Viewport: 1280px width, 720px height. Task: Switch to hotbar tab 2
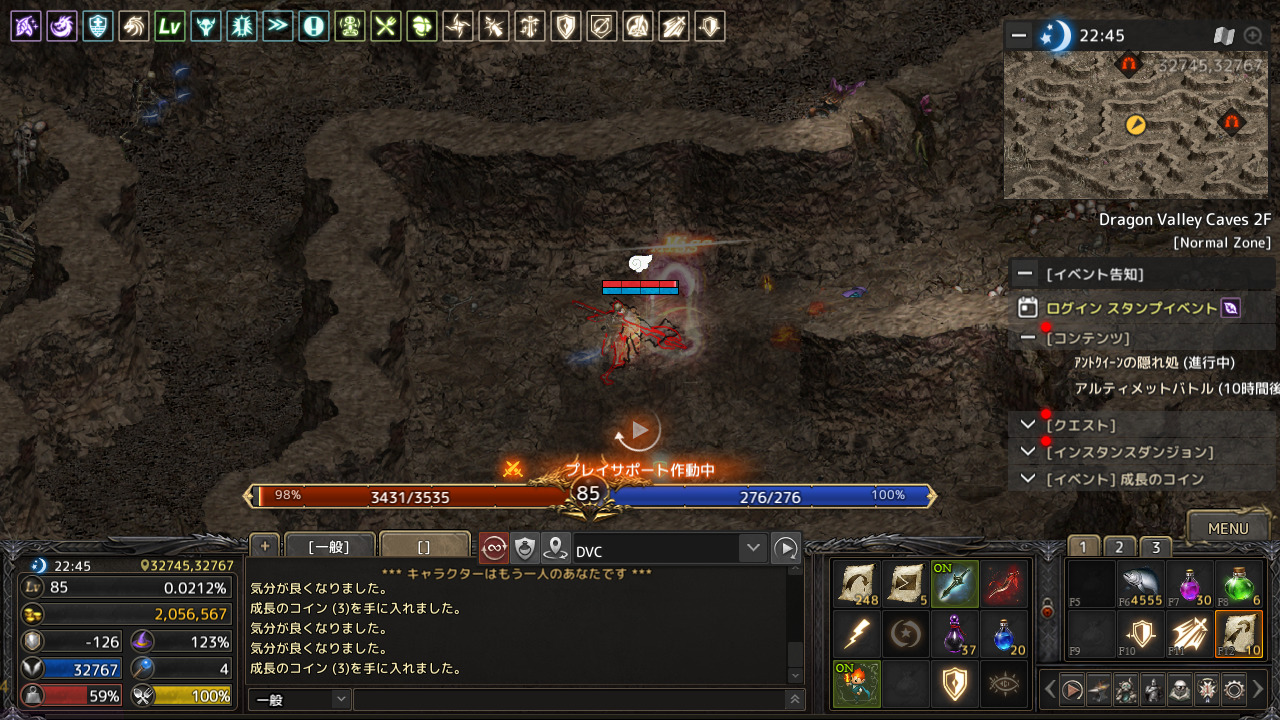pyautogui.click(x=1119, y=547)
